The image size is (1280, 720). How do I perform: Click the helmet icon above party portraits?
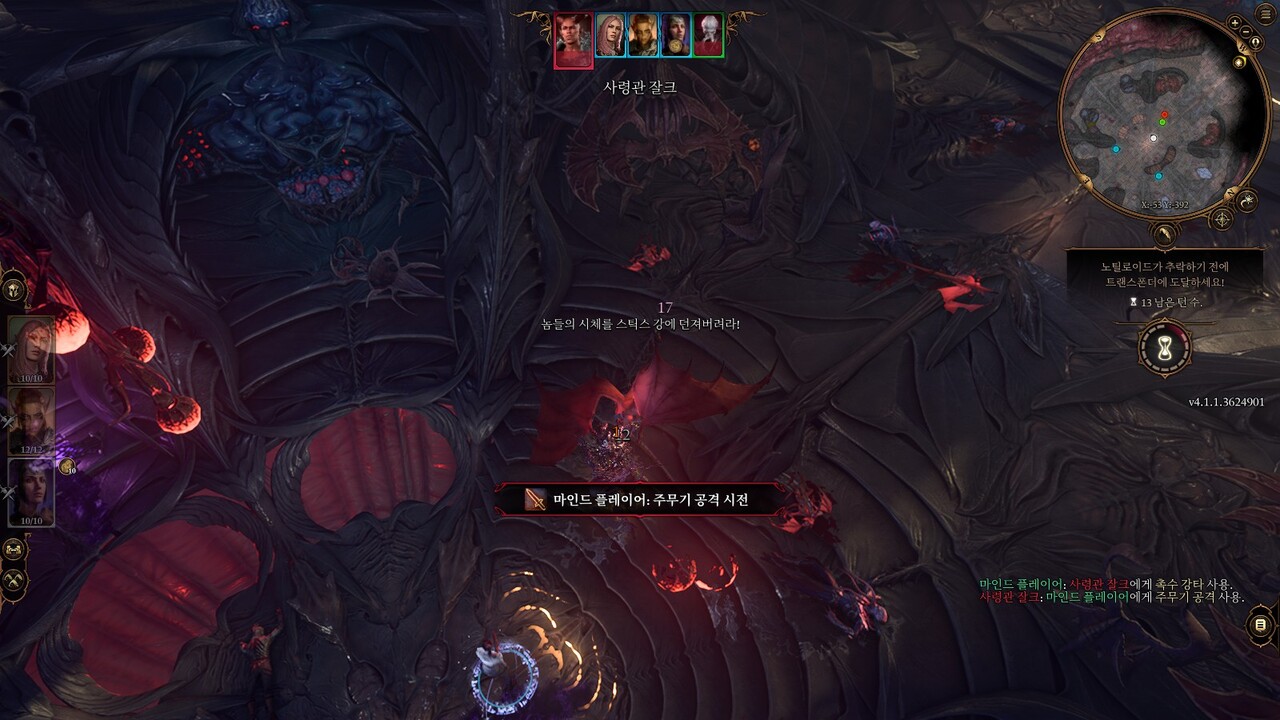(14, 289)
